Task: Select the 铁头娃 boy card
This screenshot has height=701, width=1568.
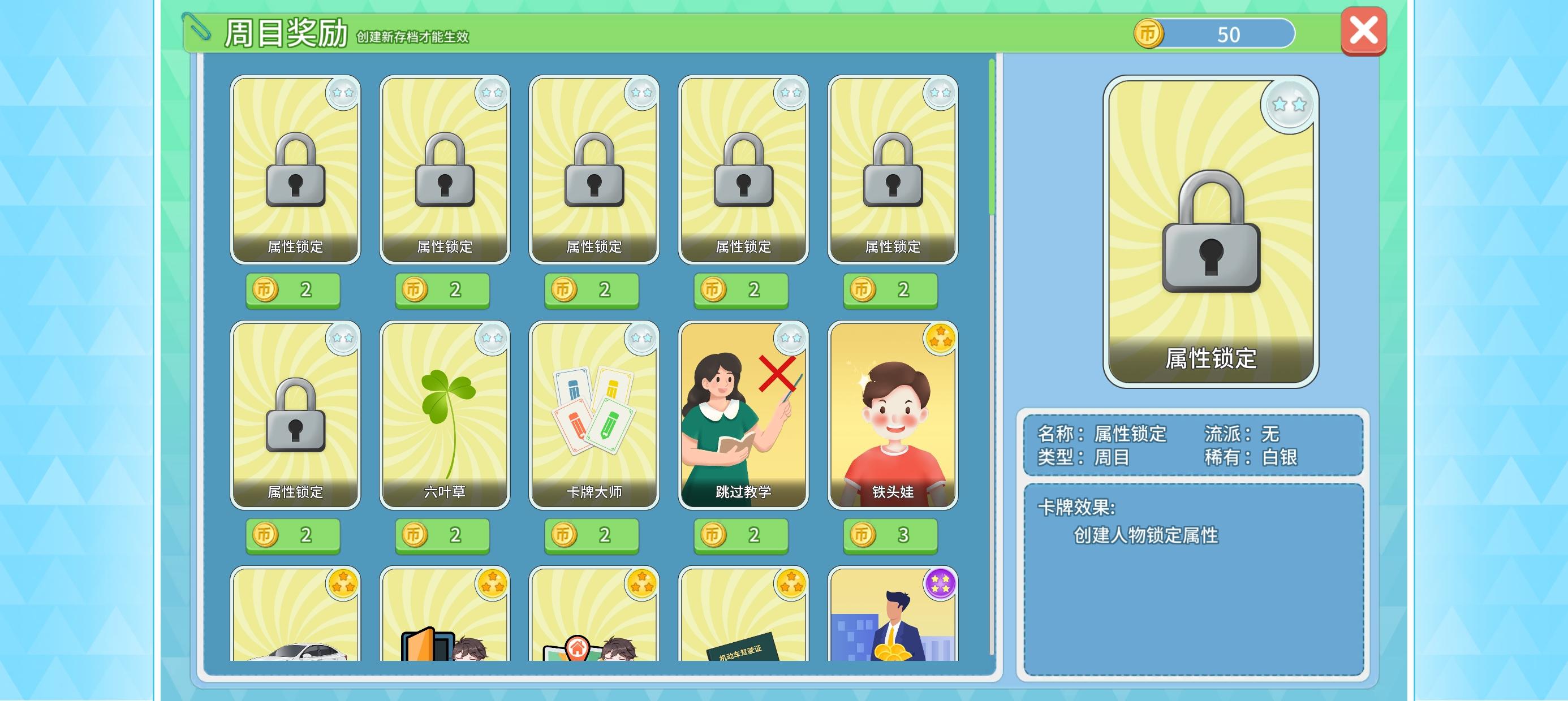Action: tap(890, 416)
